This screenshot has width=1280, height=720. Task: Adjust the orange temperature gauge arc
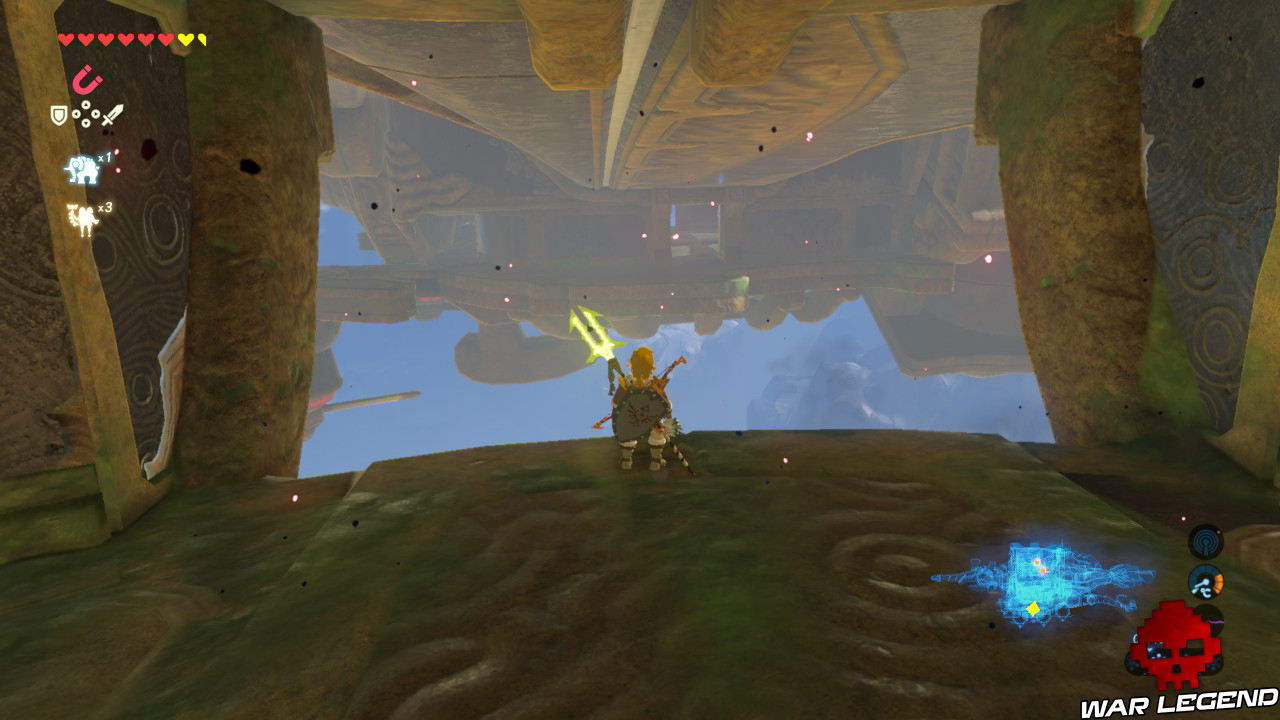click(x=1219, y=582)
